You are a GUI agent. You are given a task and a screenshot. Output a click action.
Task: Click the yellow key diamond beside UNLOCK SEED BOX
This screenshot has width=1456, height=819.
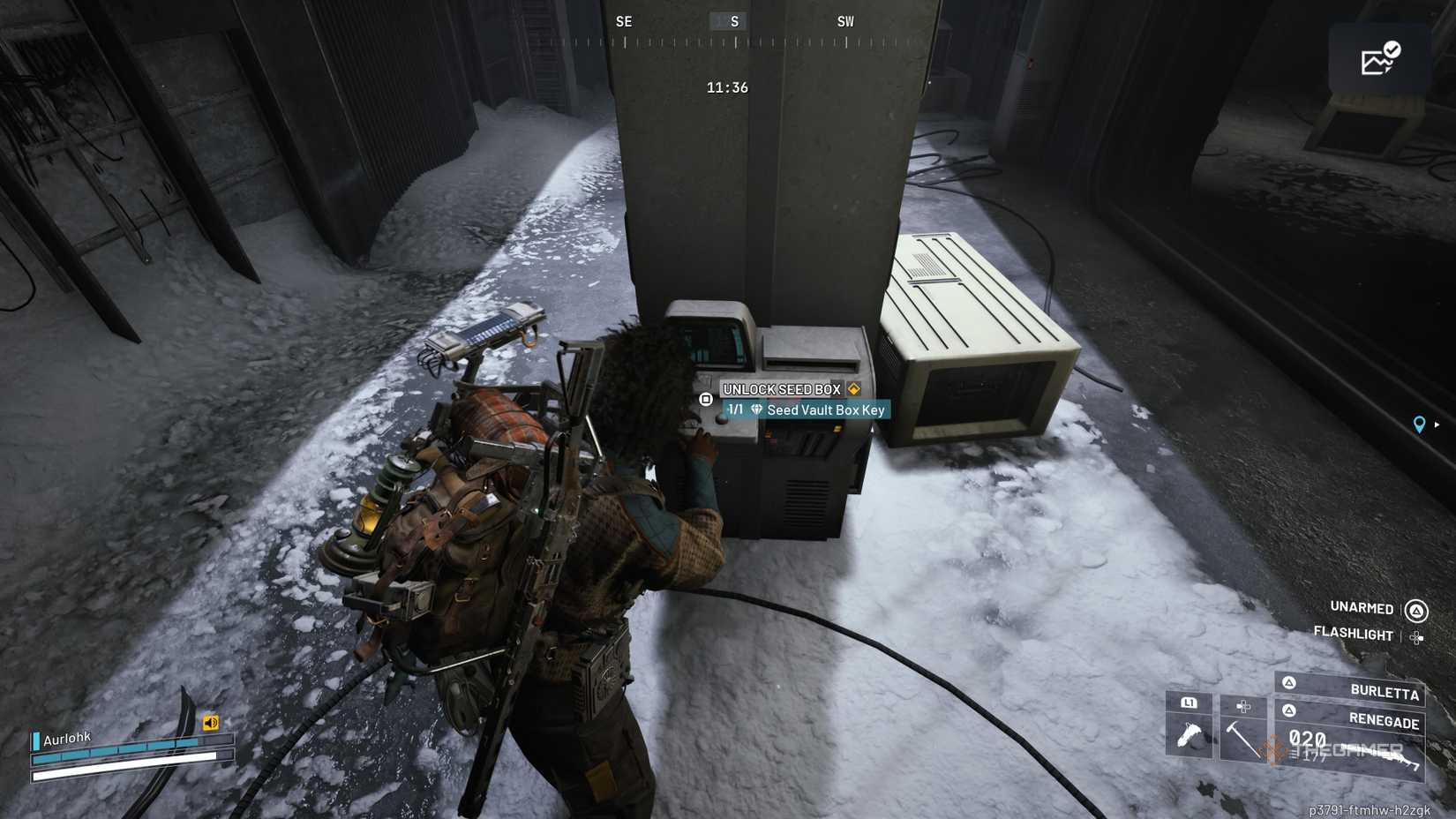tap(854, 388)
